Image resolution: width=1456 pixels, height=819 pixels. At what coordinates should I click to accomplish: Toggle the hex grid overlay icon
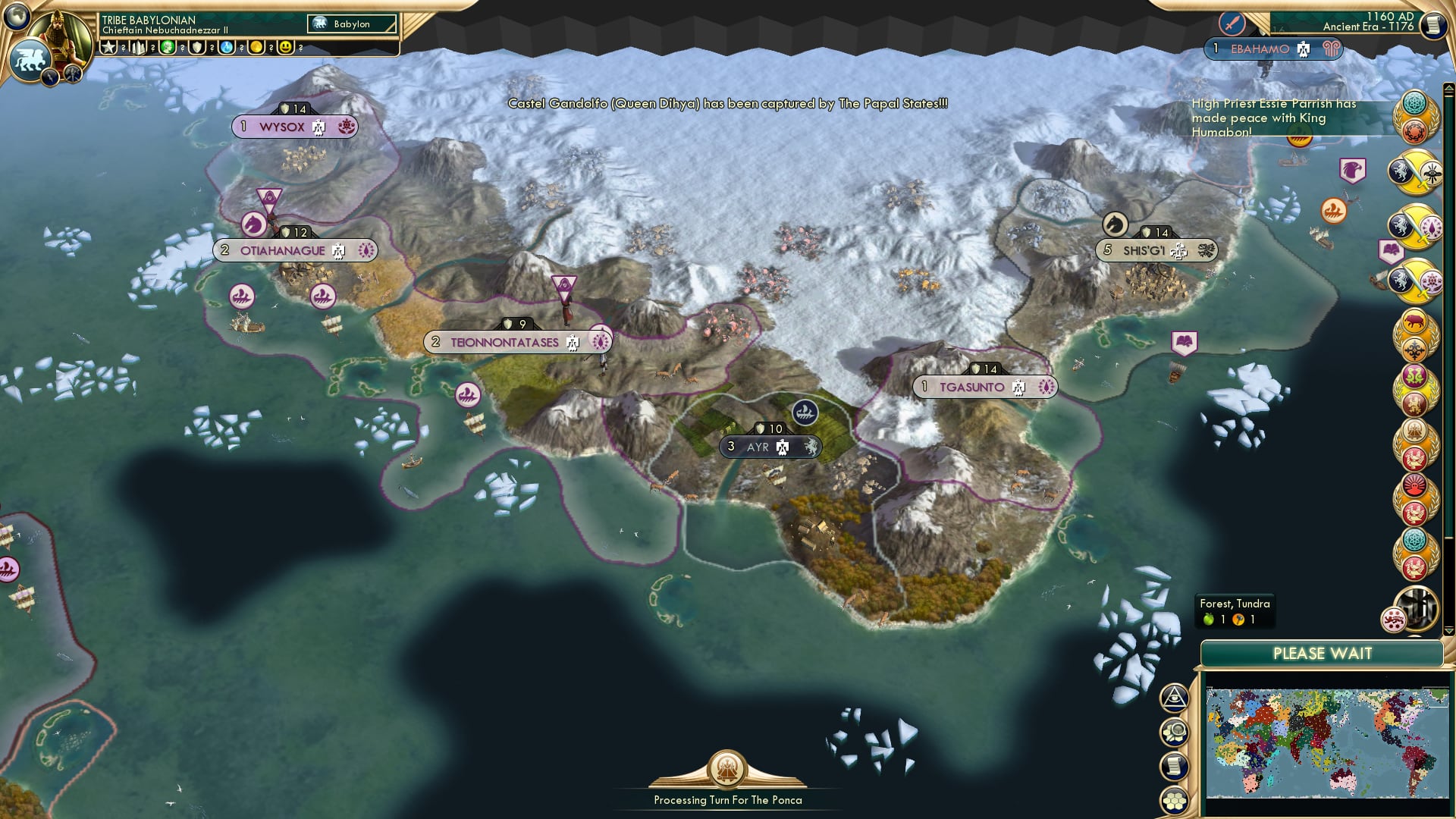pyautogui.click(x=1175, y=800)
